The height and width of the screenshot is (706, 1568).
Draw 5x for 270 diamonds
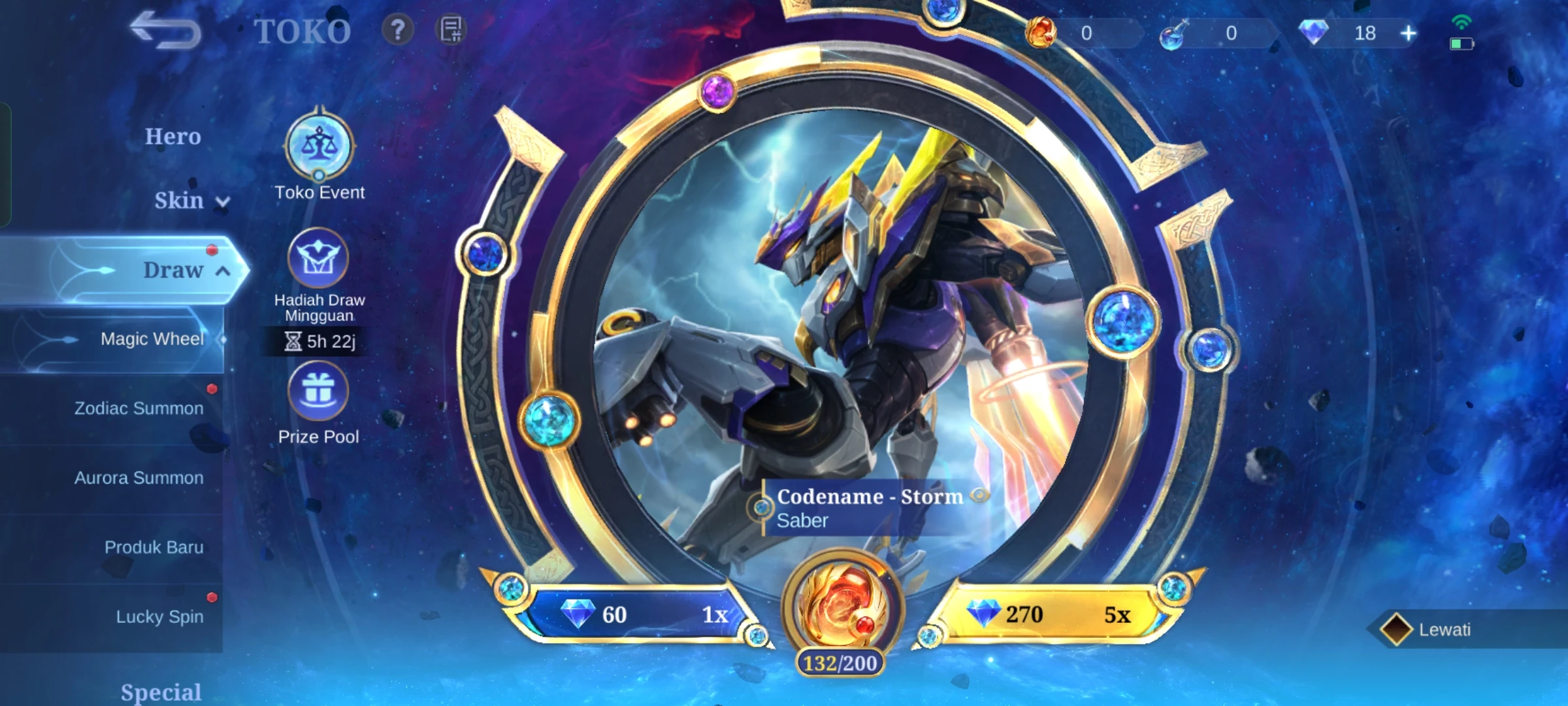pyautogui.click(x=1052, y=614)
